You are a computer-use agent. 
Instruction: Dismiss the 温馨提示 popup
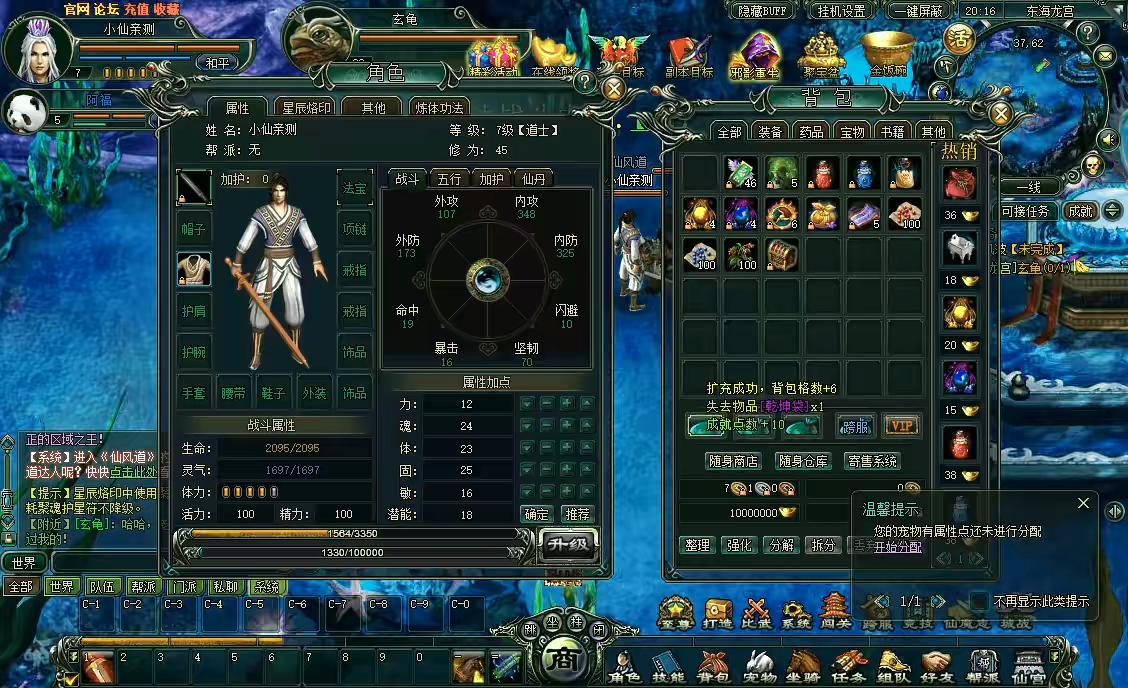click(x=1083, y=503)
